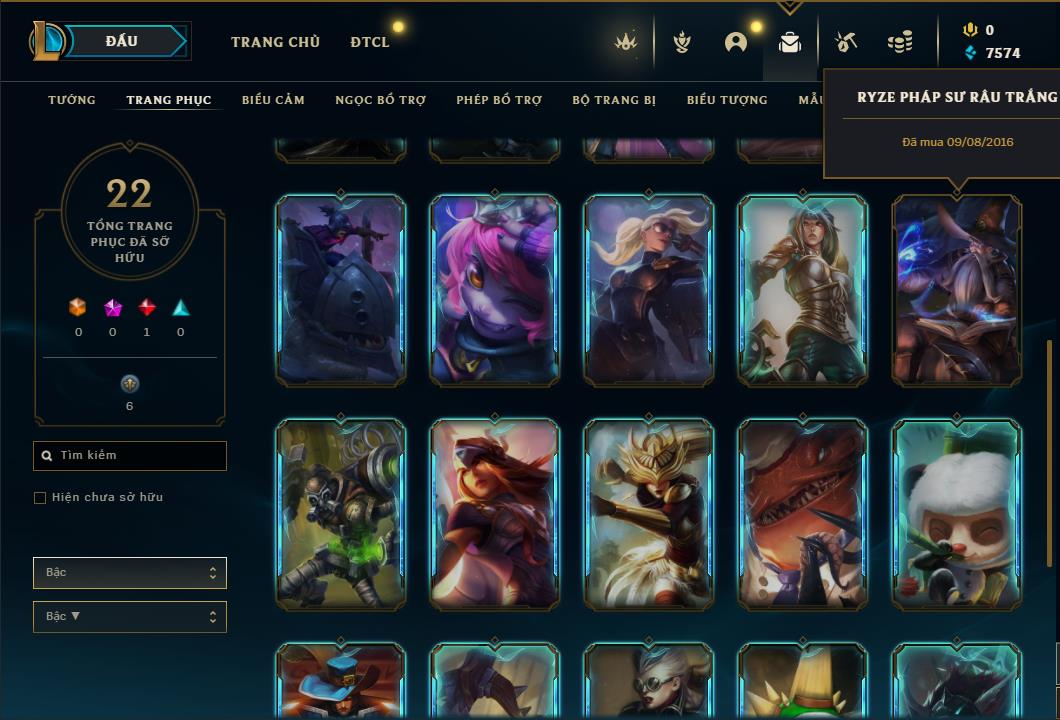Select the panda Teemo skin card
This screenshot has width=1060, height=720.
coord(957,514)
